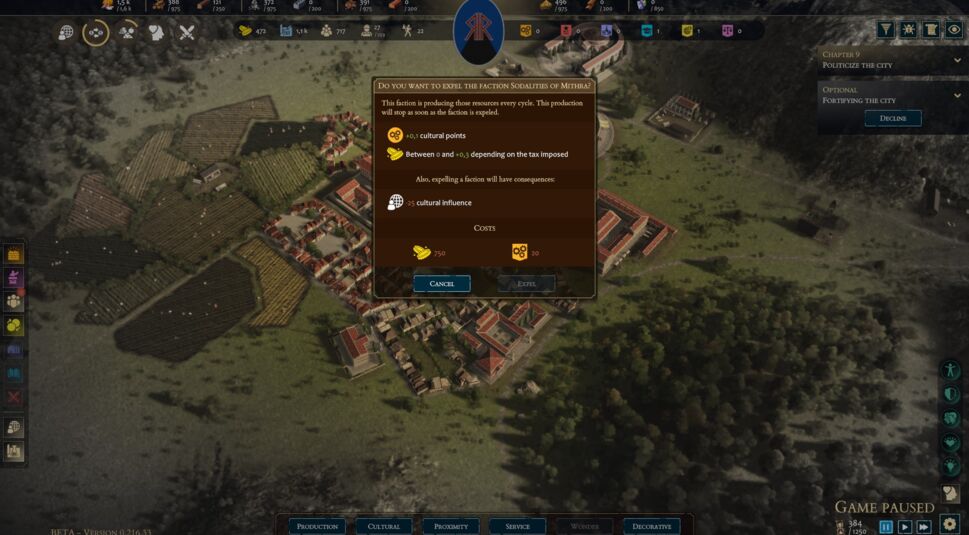Open the Production building category
Screen dimensions: 969x535
tap(317, 526)
